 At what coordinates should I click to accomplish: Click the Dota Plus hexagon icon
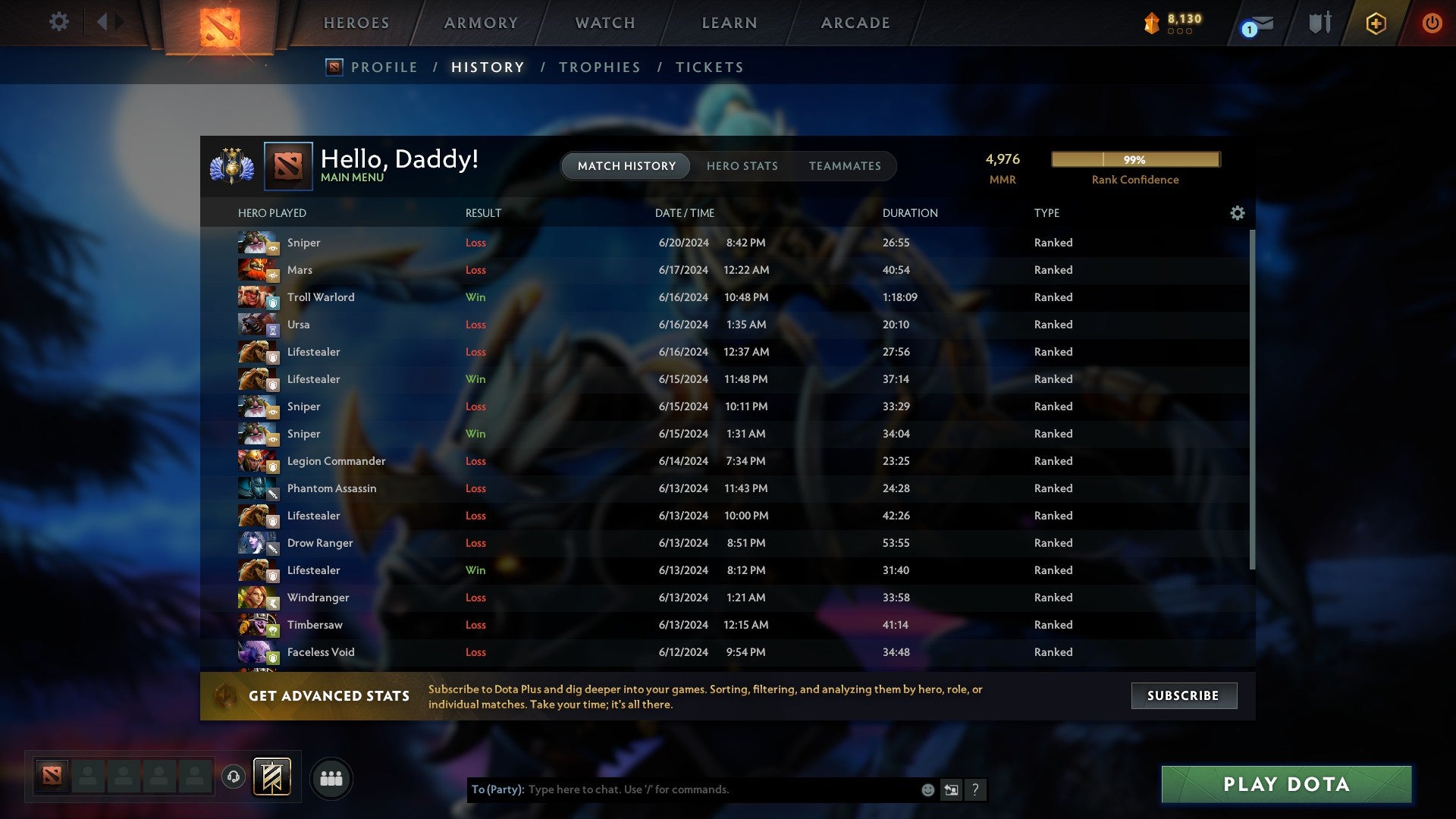(1376, 23)
